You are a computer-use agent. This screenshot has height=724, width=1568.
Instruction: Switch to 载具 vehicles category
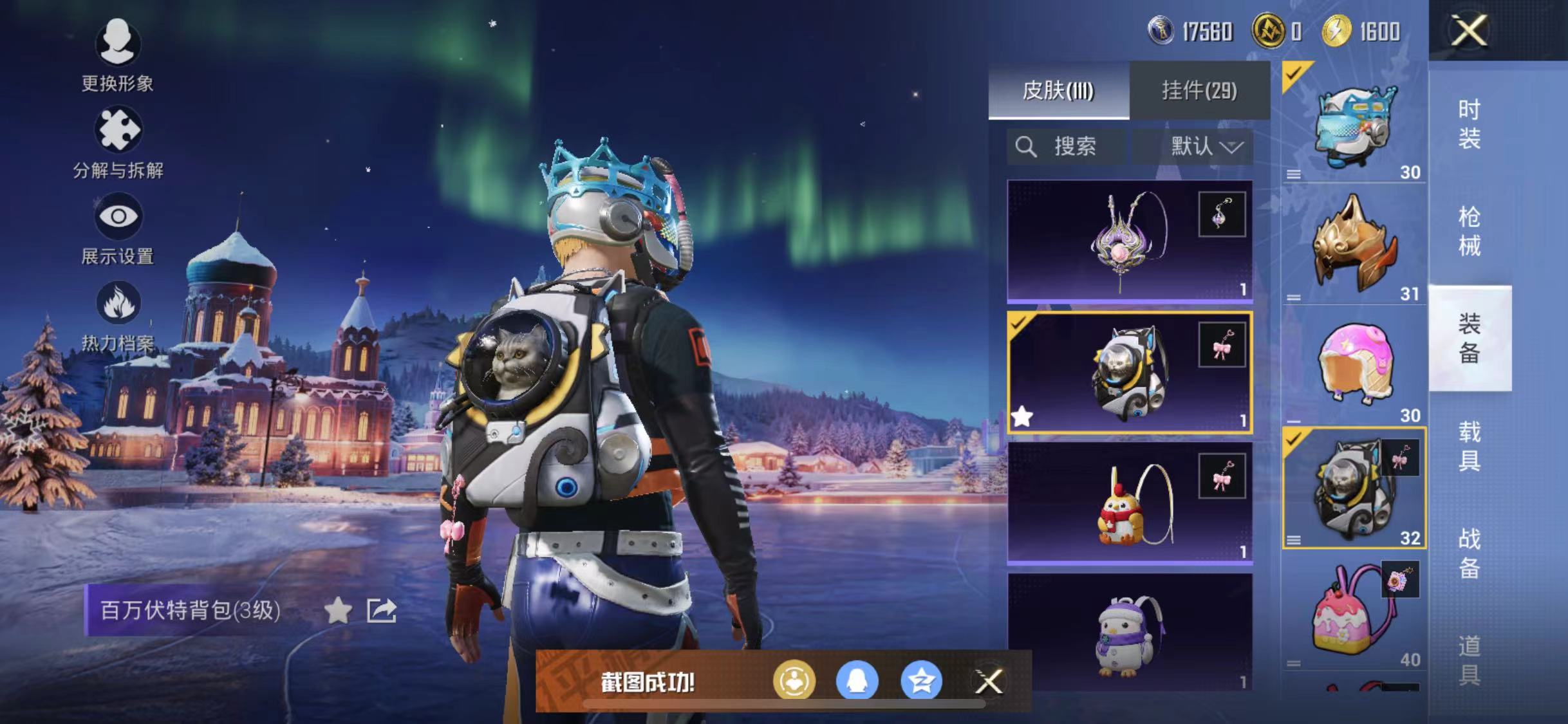(1470, 446)
